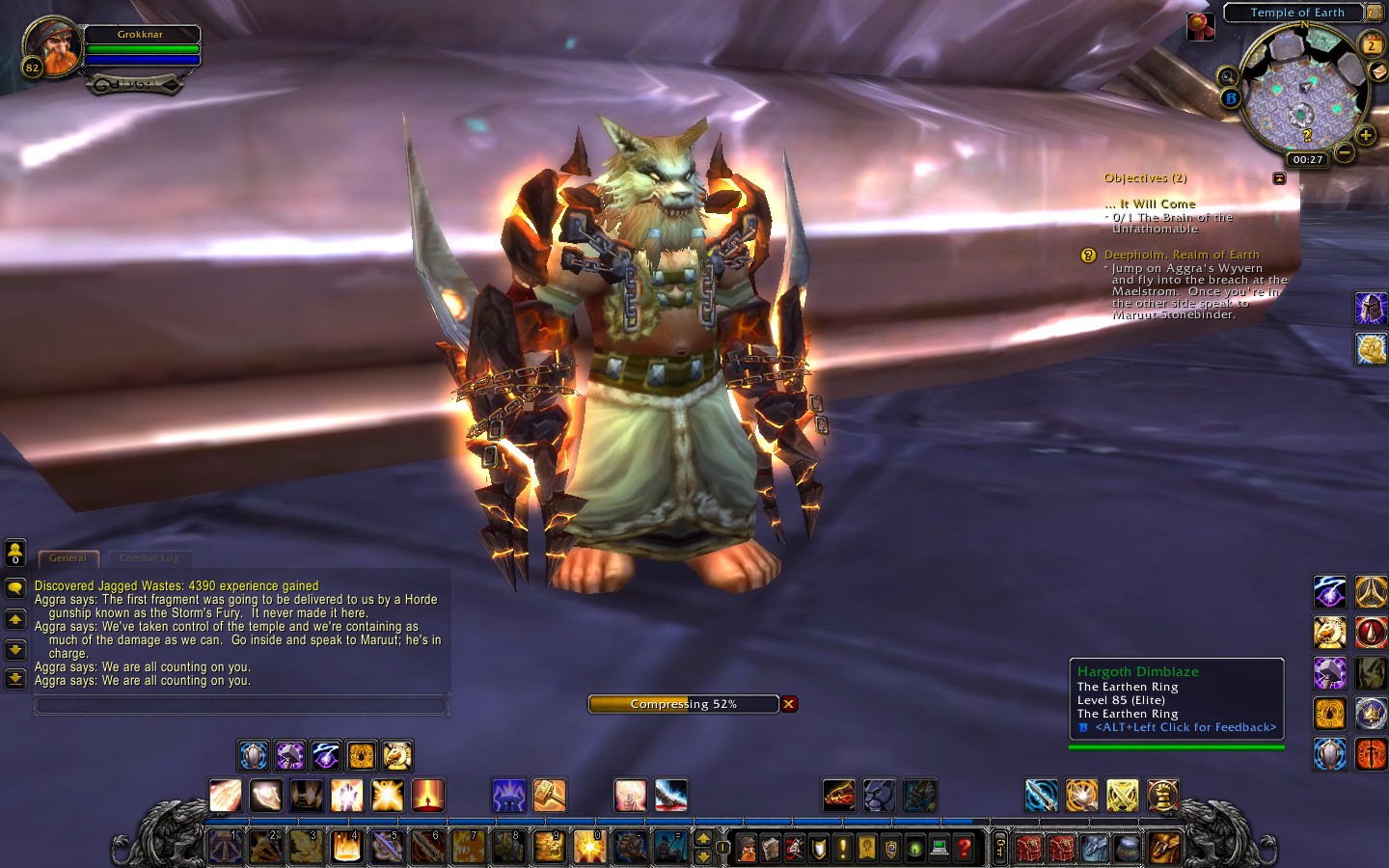Open the yellow exclamation mark quest log button

pyautogui.click(x=843, y=849)
